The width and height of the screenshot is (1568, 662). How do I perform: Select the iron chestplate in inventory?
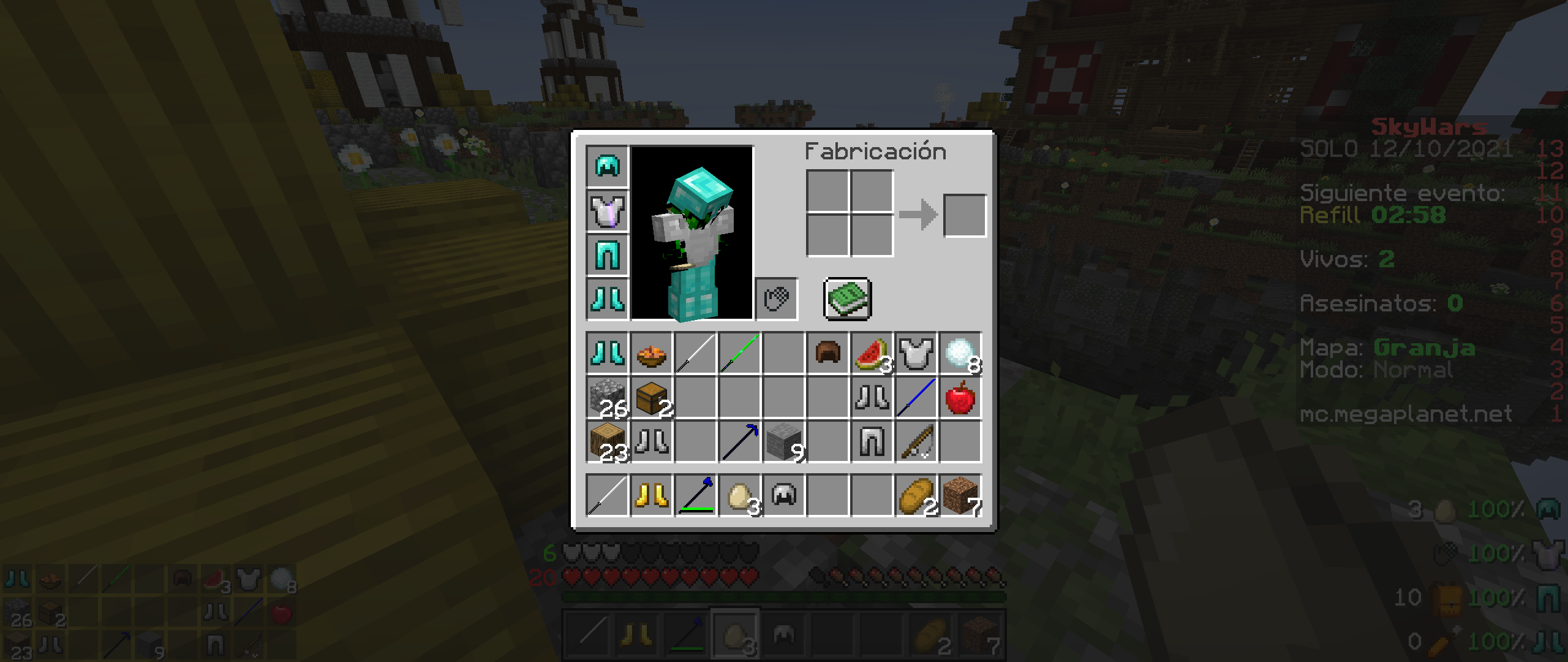(x=916, y=352)
